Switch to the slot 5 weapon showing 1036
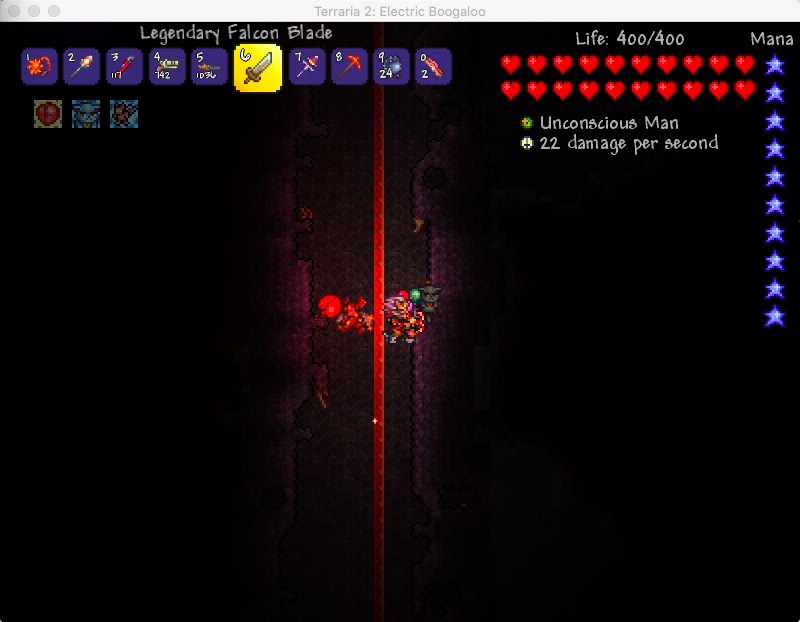The height and width of the screenshot is (622, 800). coord(210,68)
